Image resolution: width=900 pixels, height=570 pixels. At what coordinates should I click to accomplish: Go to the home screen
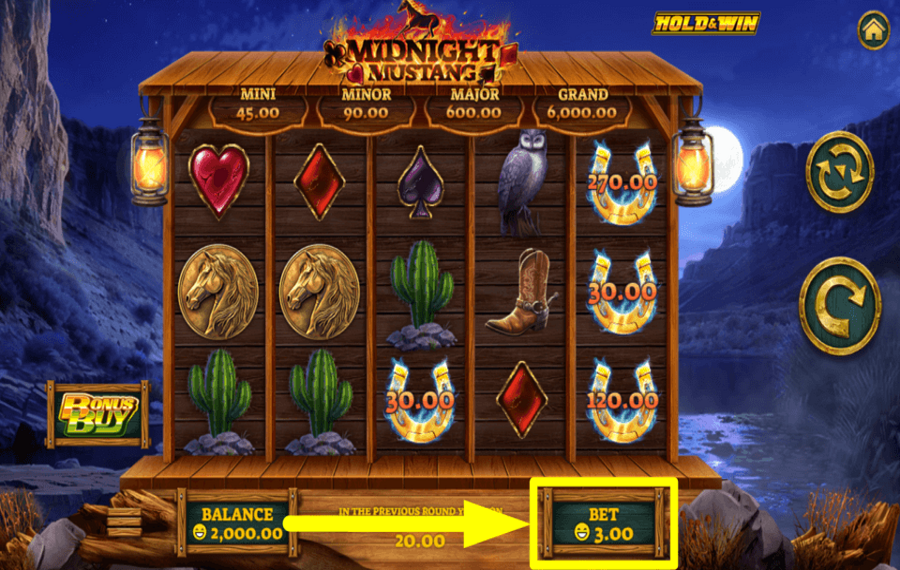pyautogui.click(x=873, y=30)
